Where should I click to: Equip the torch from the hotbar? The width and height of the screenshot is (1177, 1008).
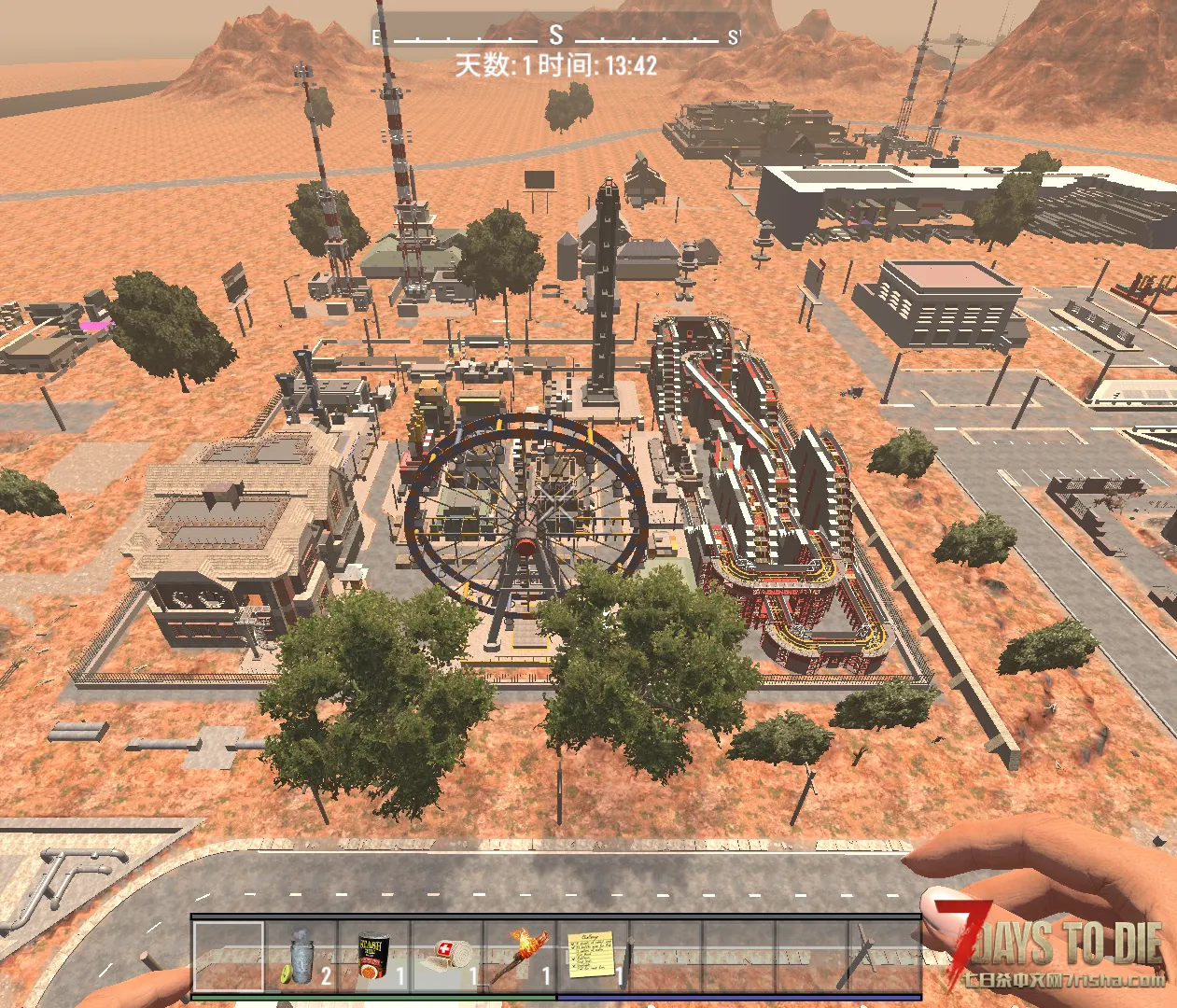[521, 956]
